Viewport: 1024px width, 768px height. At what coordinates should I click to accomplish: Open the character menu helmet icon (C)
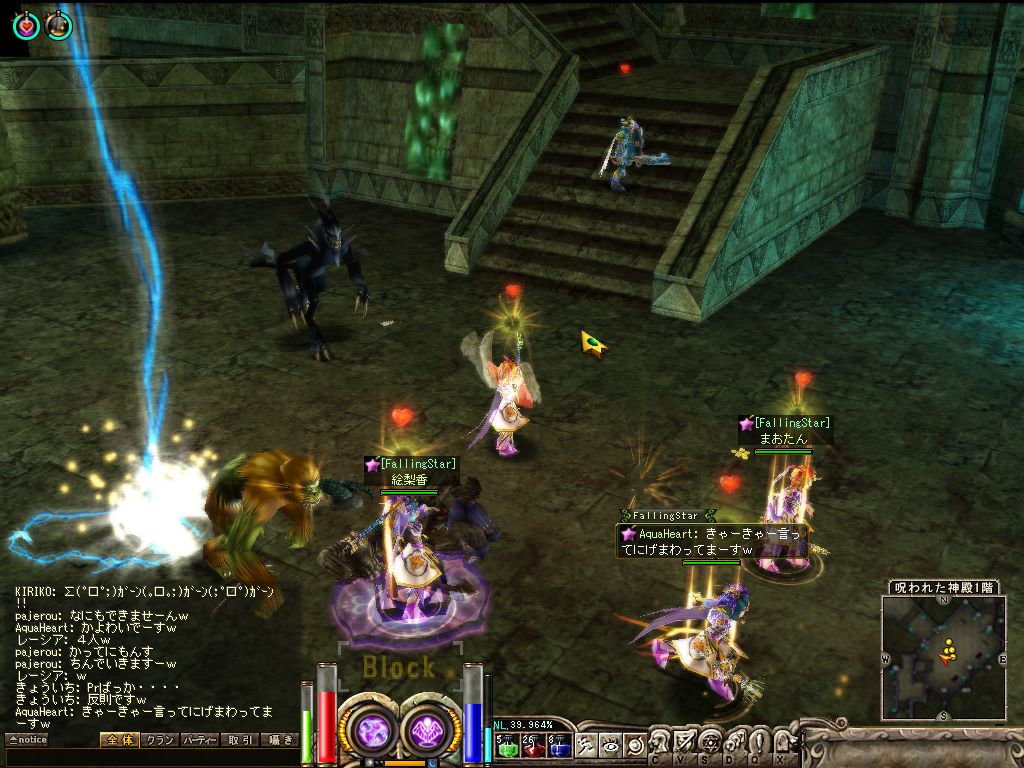[x=660, y=742]
